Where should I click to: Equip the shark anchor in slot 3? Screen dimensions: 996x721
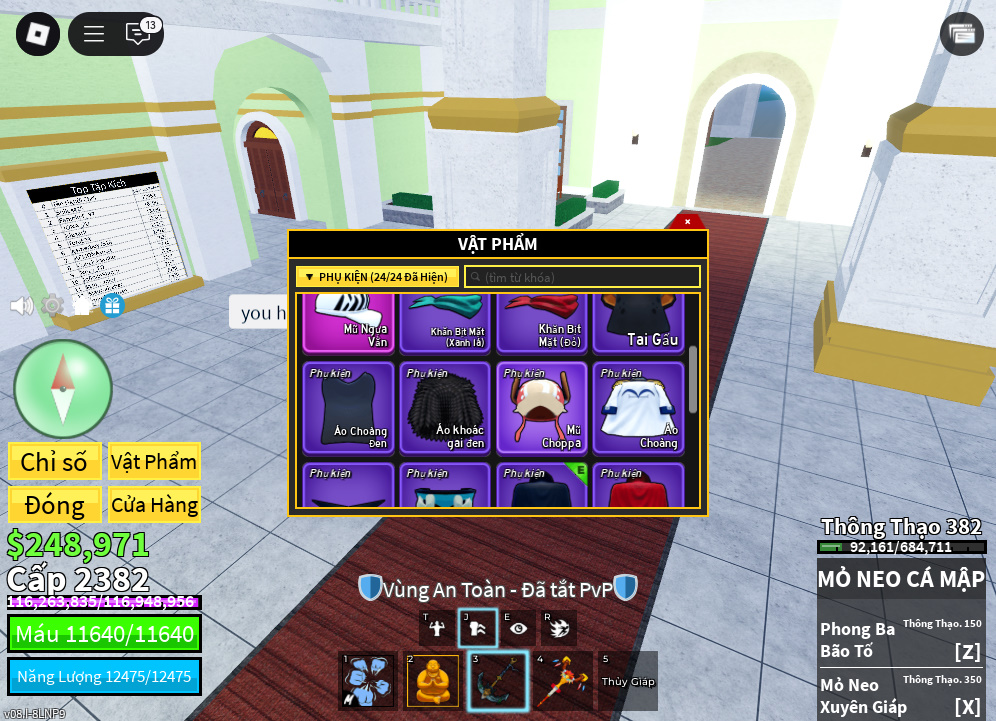498,681
